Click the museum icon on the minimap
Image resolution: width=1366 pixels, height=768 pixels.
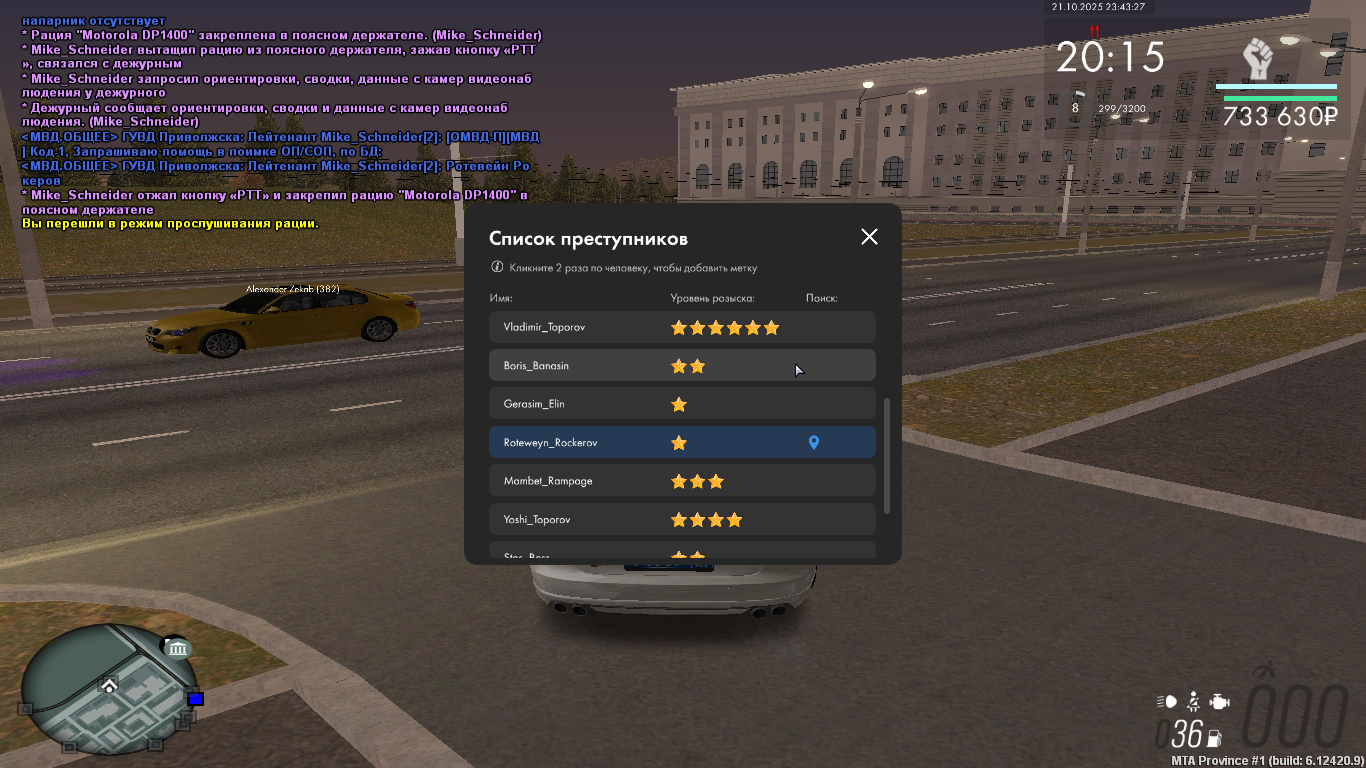coord(178,649)
